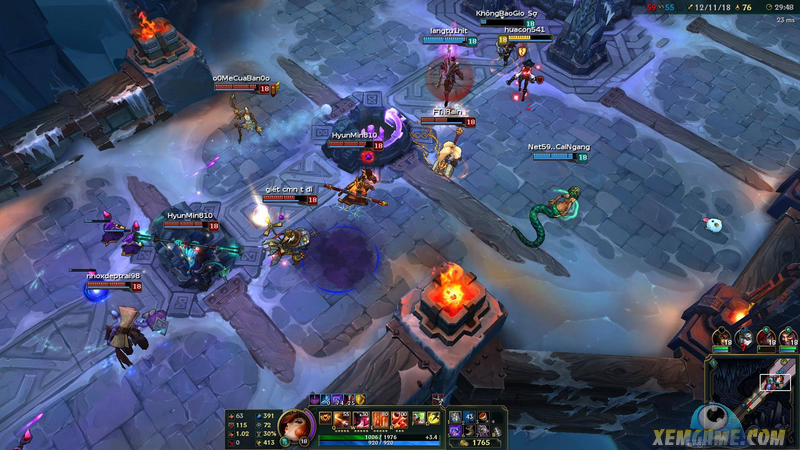Fire the R ultimate Bullet Time
The width and height of the screenshot is (800, 450).
tap(400, 417)
